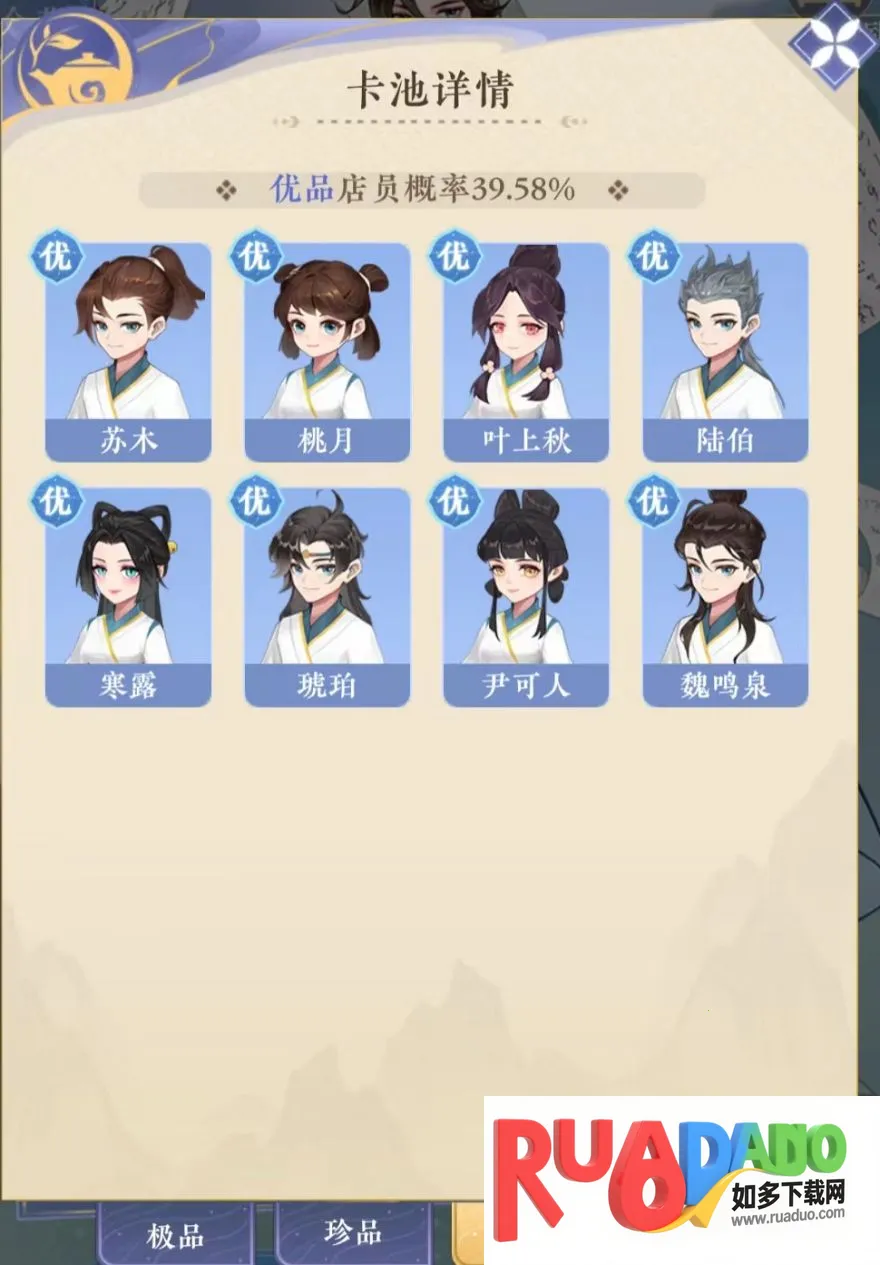Screen dimensions: 880x1265
Task: Choose the 尹可人 character card
Action: [526, 597]
